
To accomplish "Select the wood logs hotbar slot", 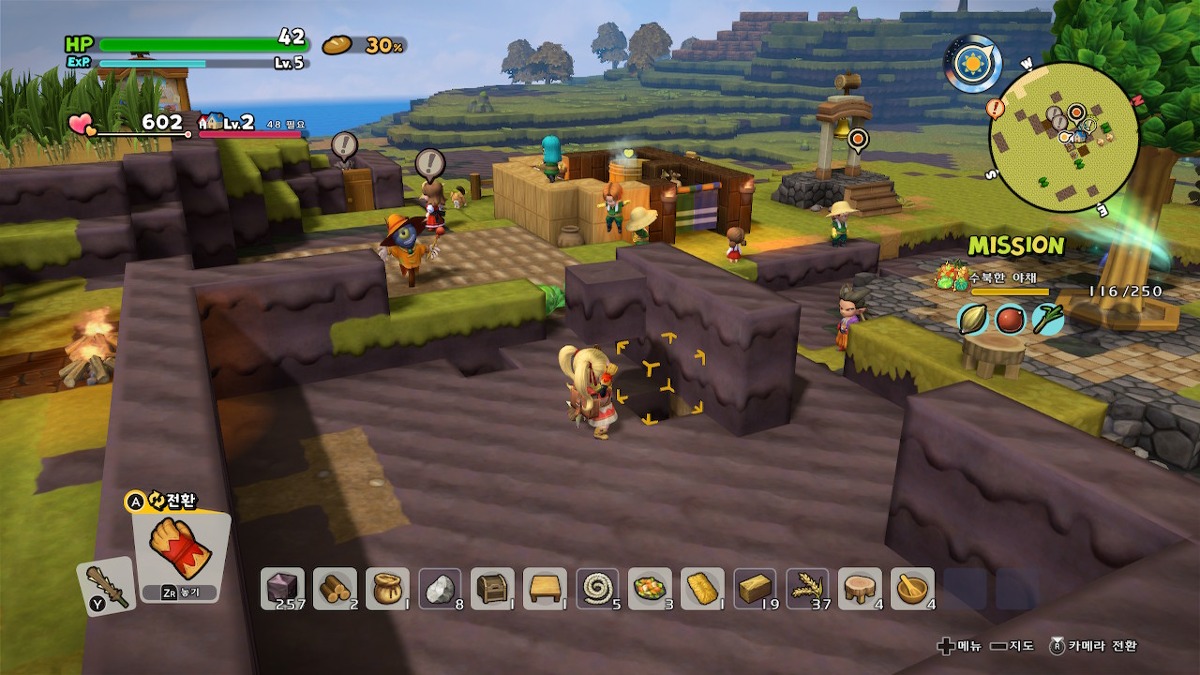I will tap(334, 588).
